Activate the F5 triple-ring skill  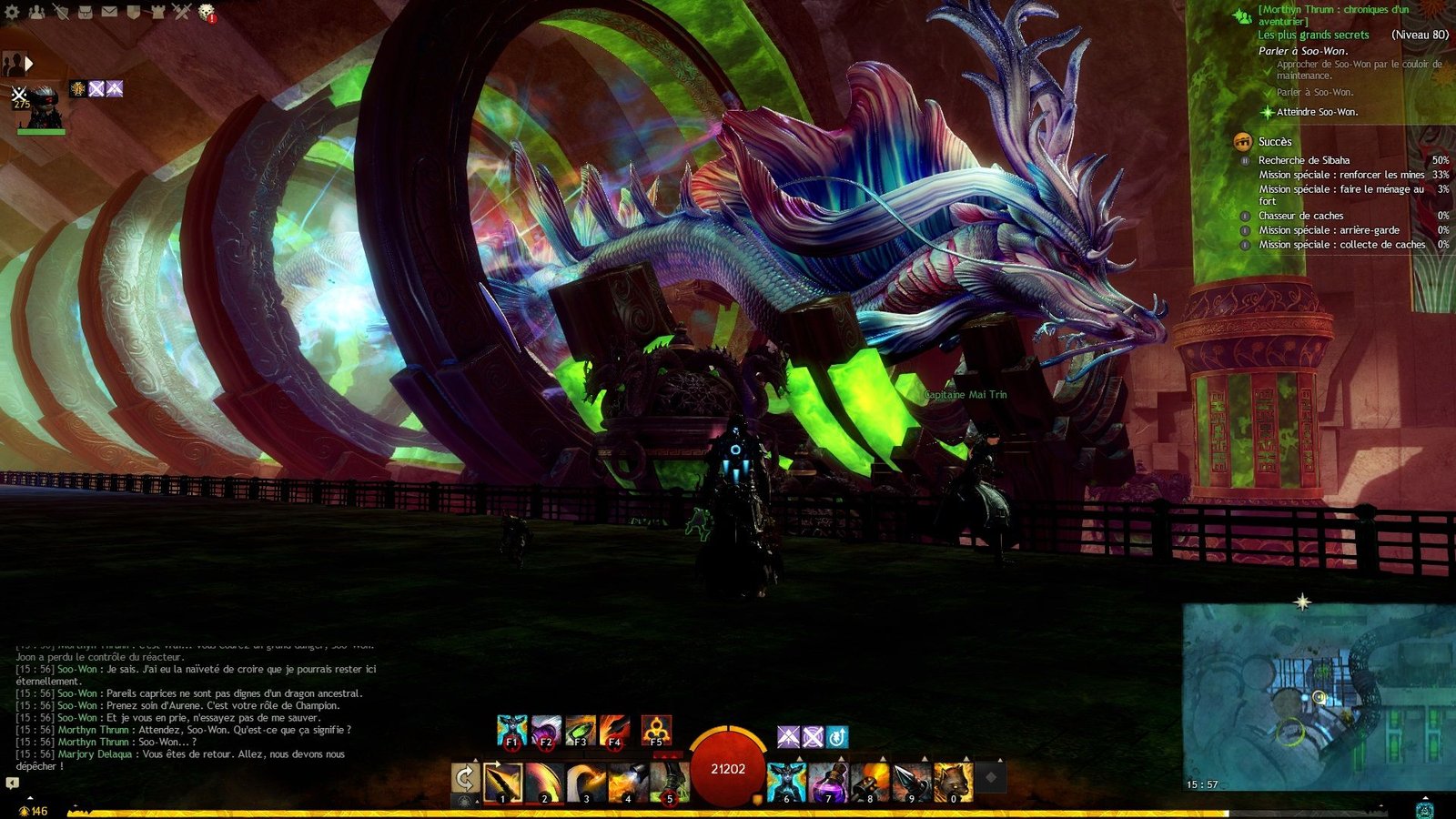[656, 730]
